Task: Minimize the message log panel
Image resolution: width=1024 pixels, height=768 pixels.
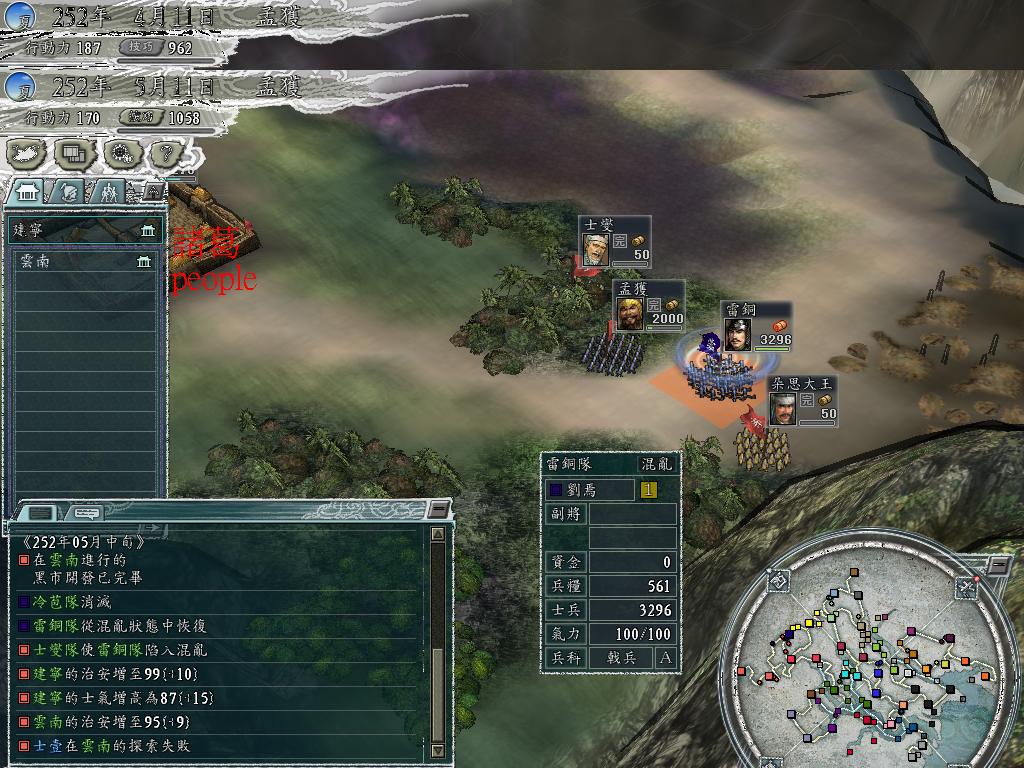Action: tap(438, 510)
